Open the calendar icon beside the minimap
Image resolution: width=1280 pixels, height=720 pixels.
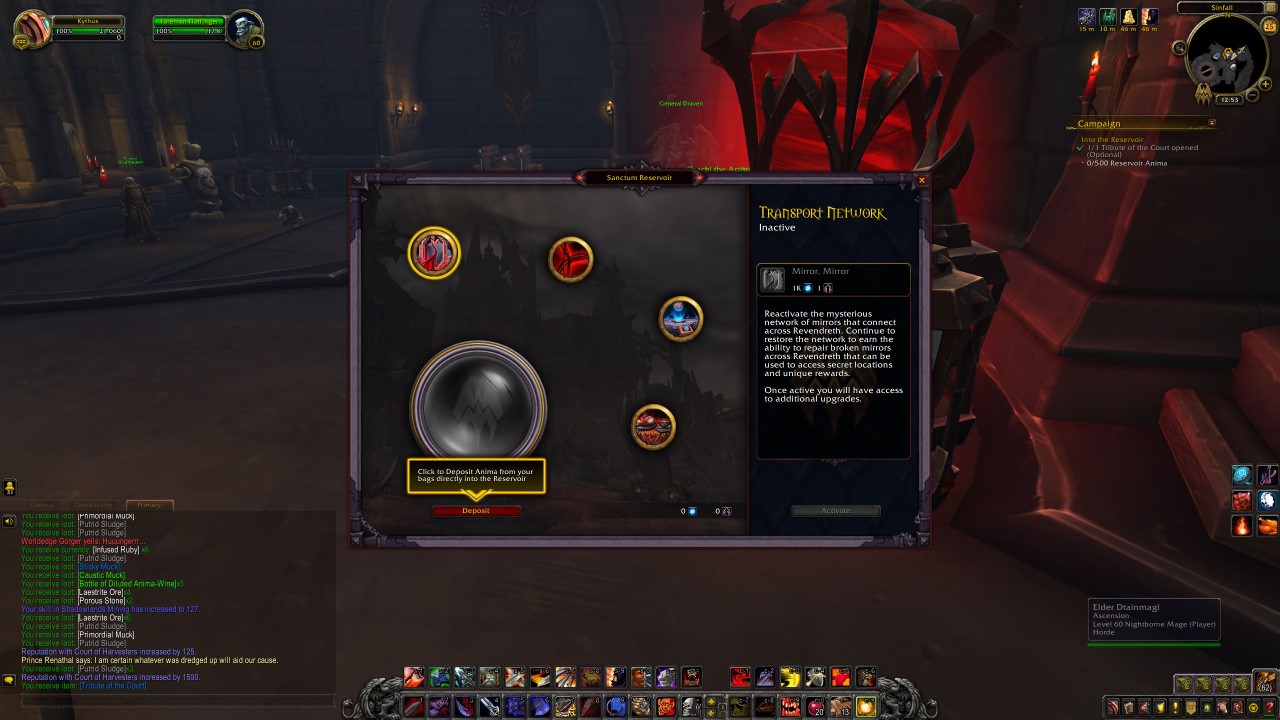pos(1269,25)
